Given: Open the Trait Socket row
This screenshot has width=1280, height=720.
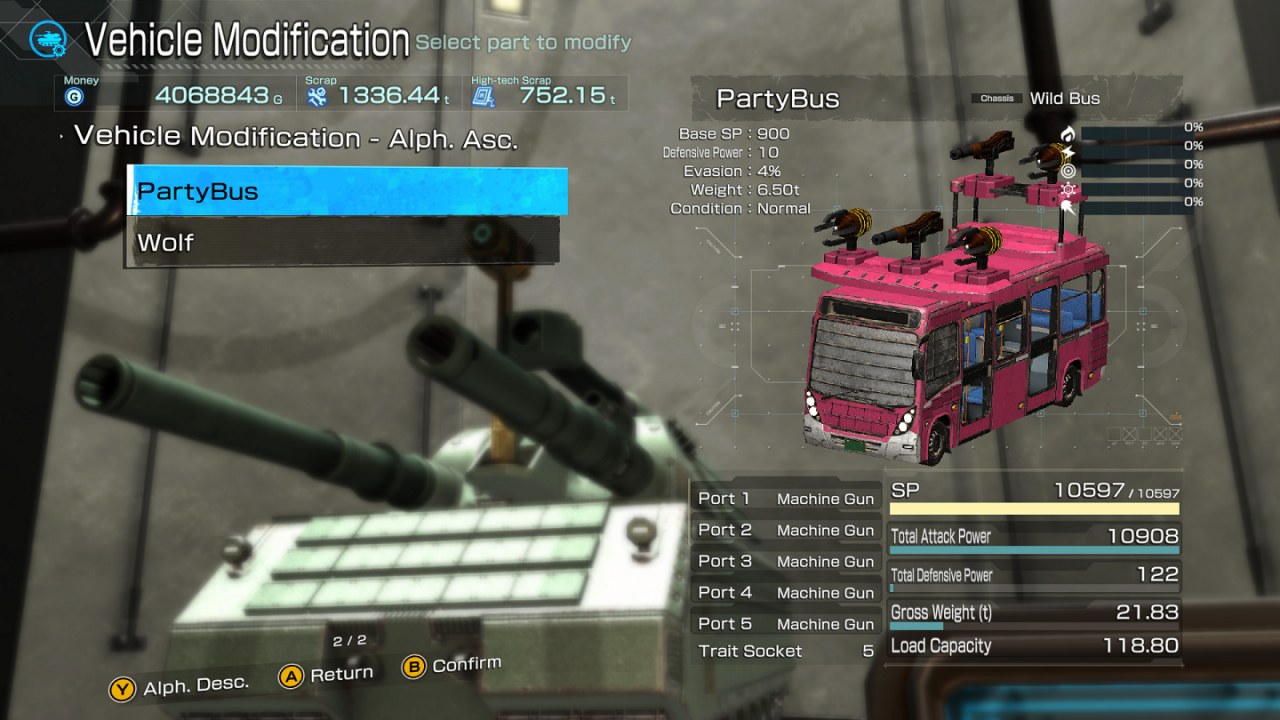Looking at the screenshot, I should click(x=786, y=651).
